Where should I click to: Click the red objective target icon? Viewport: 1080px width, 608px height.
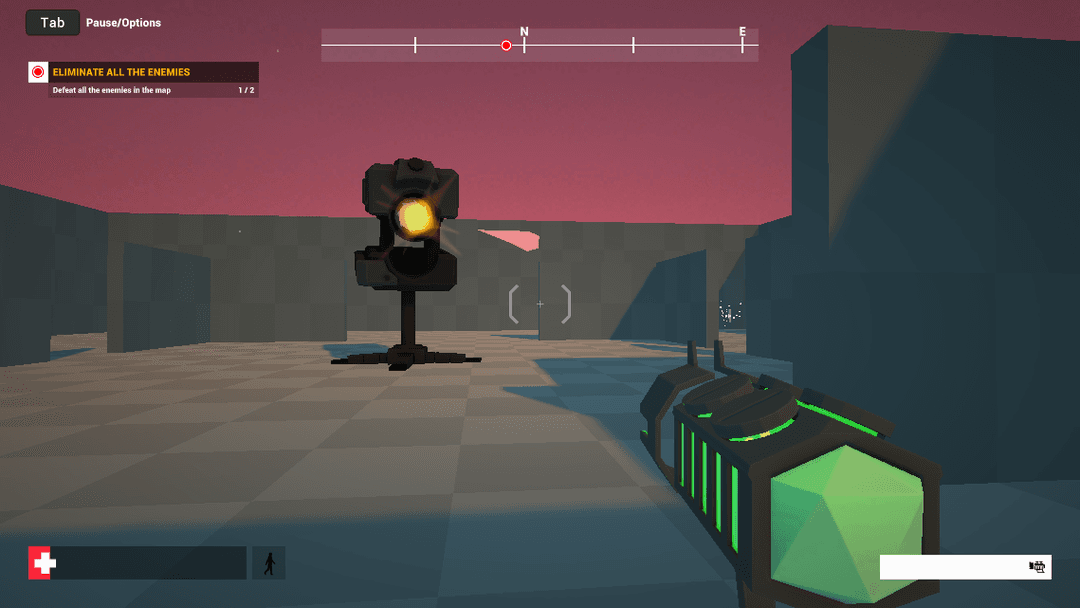point(38,72)
